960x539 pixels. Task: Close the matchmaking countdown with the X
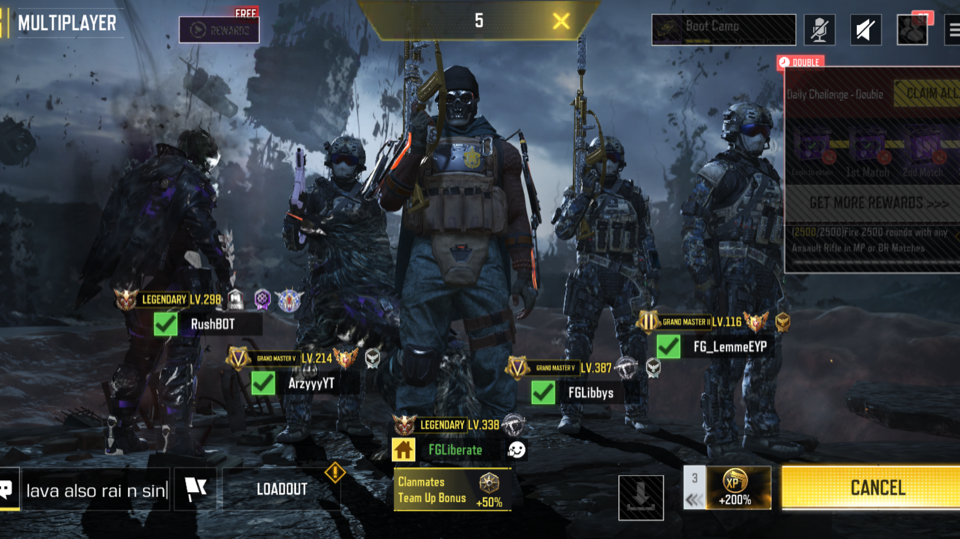tap(561, 21)
